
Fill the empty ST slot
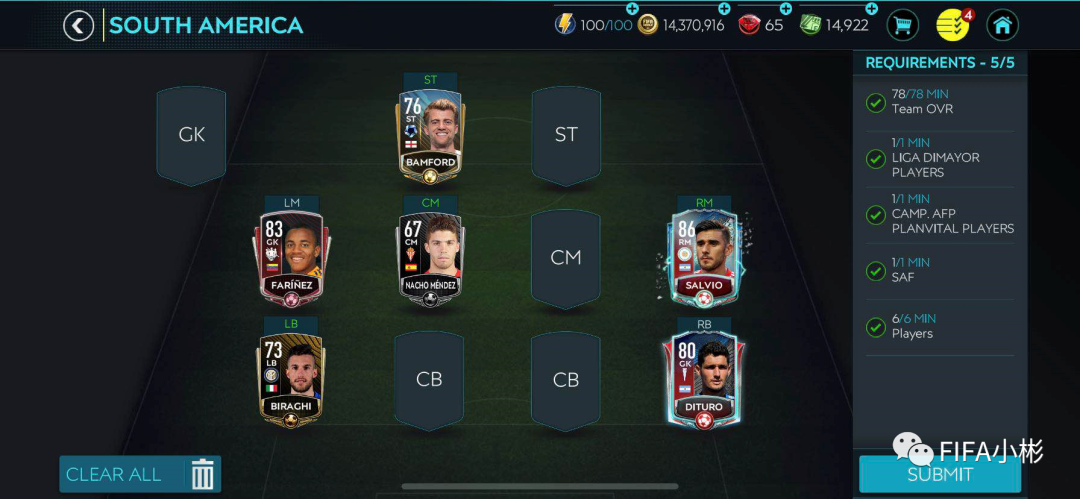point(566,135)
